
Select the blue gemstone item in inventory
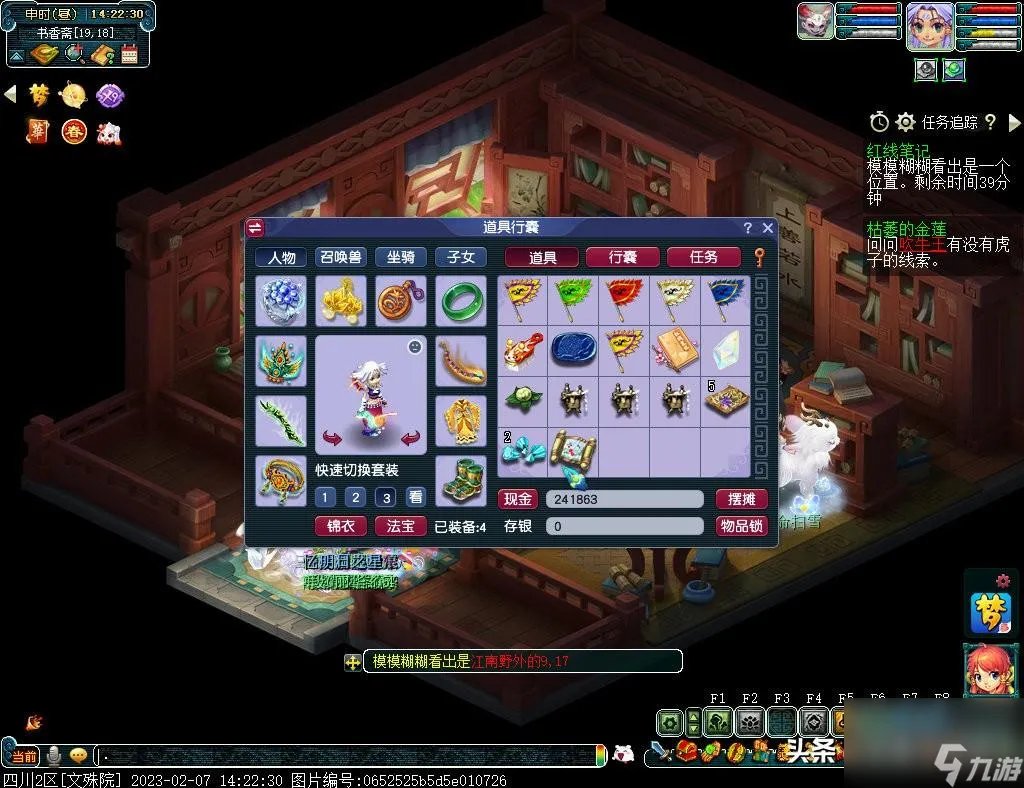click(x=572, y=349)
